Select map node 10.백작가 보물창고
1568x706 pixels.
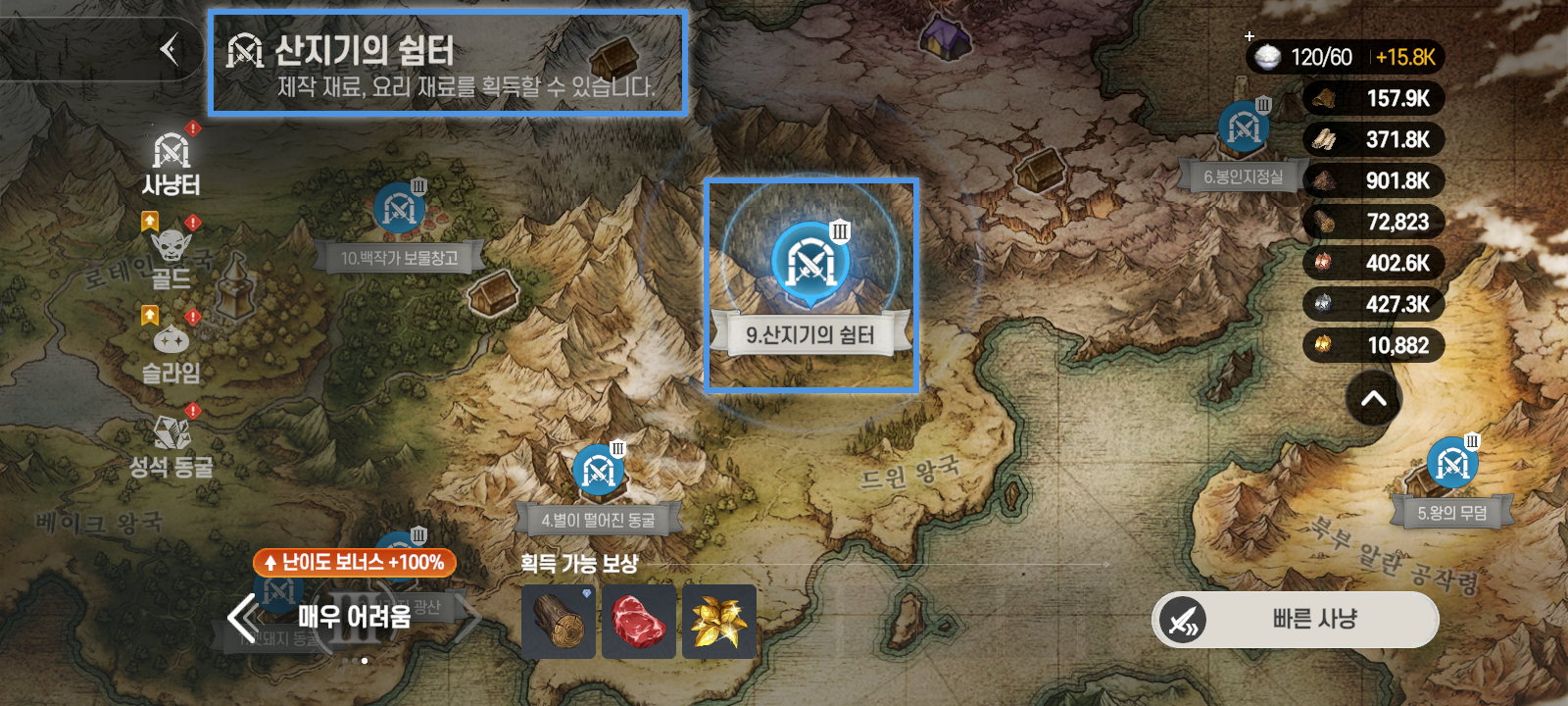[x=399, y=209]
